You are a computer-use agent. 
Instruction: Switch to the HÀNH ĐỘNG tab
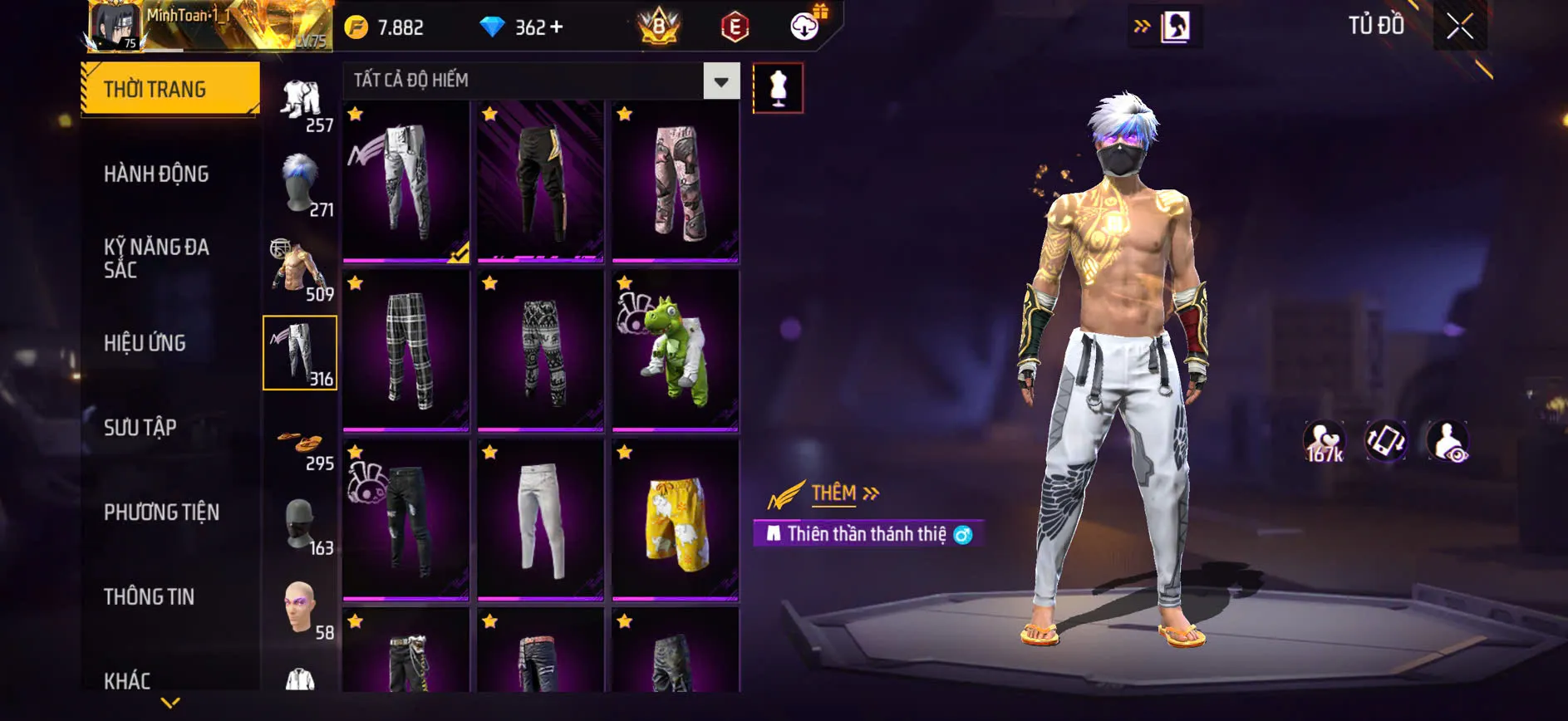[155, 174]
